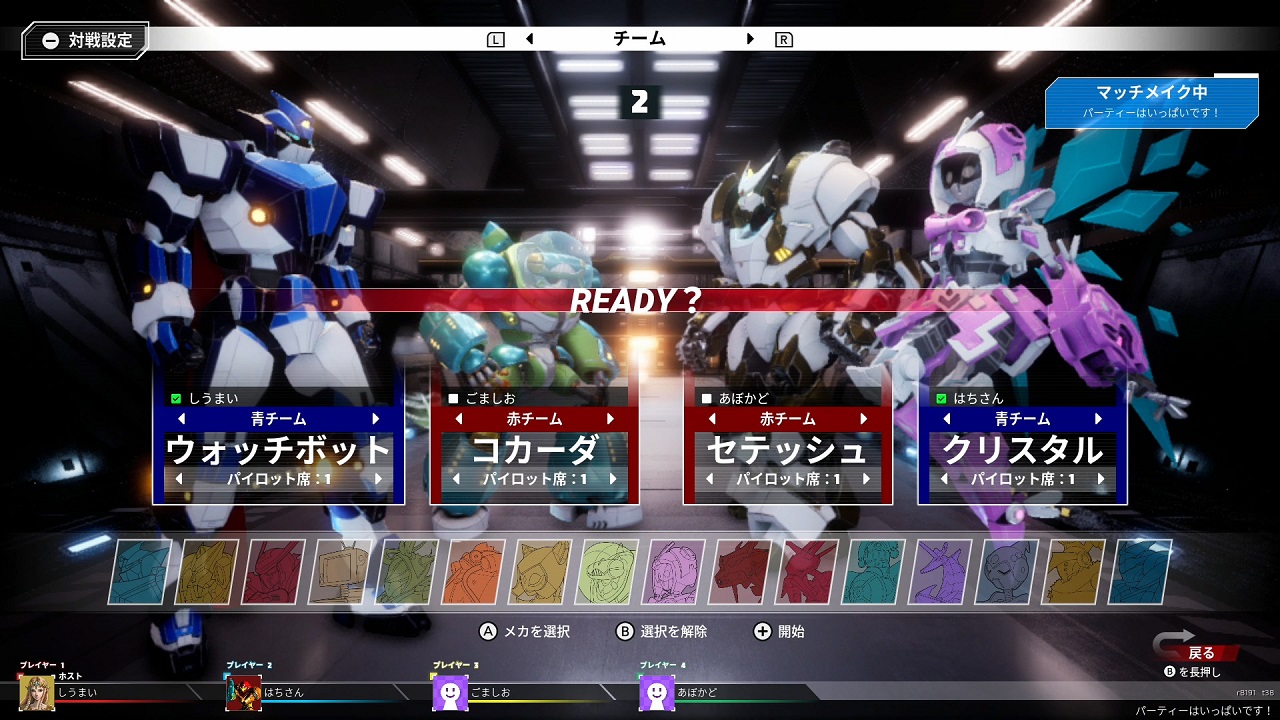
Task: Choose the TV-headed robot mech thumbnail
Action: pos(341,573)
